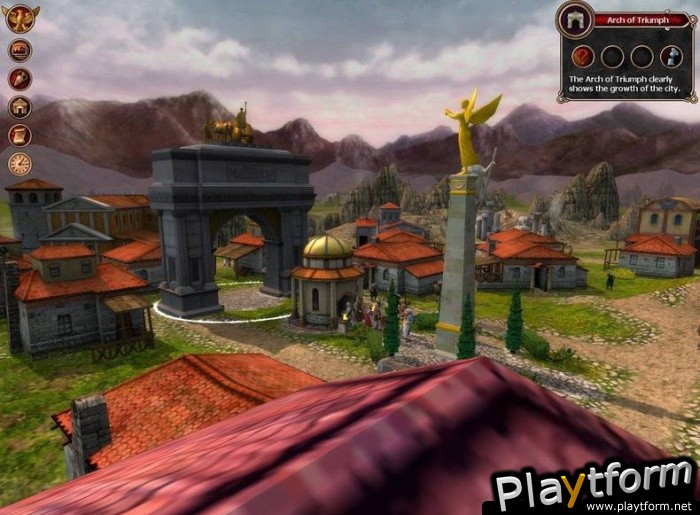700x515 pixels.
Task: Open the amphora goods icon
Action: click(20, 79)
